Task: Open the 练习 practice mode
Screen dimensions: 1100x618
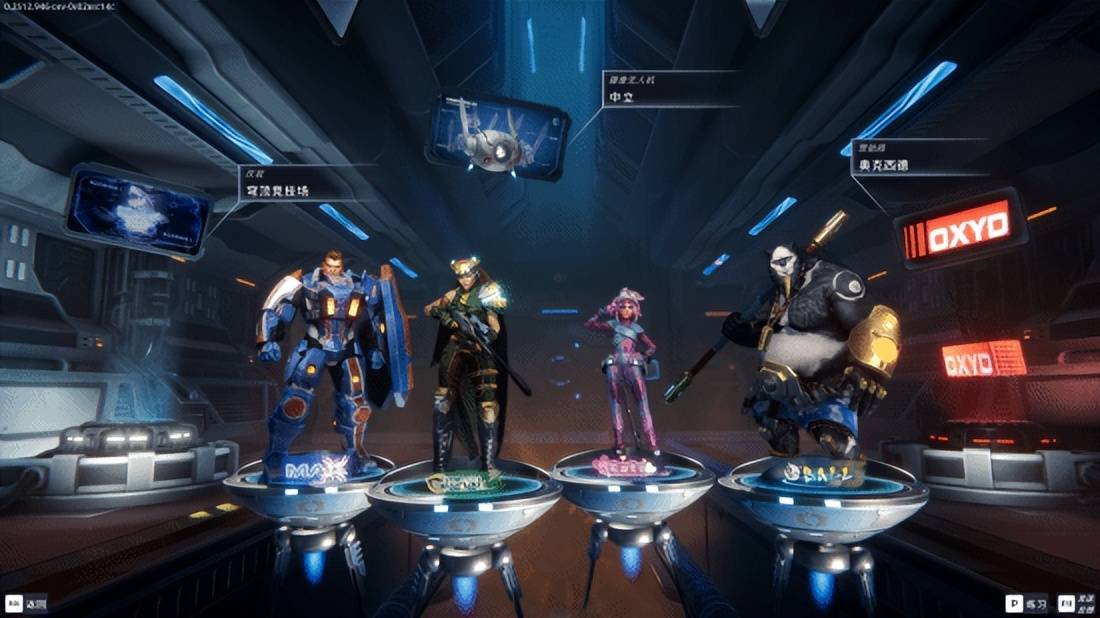Action: [1027, 603]
